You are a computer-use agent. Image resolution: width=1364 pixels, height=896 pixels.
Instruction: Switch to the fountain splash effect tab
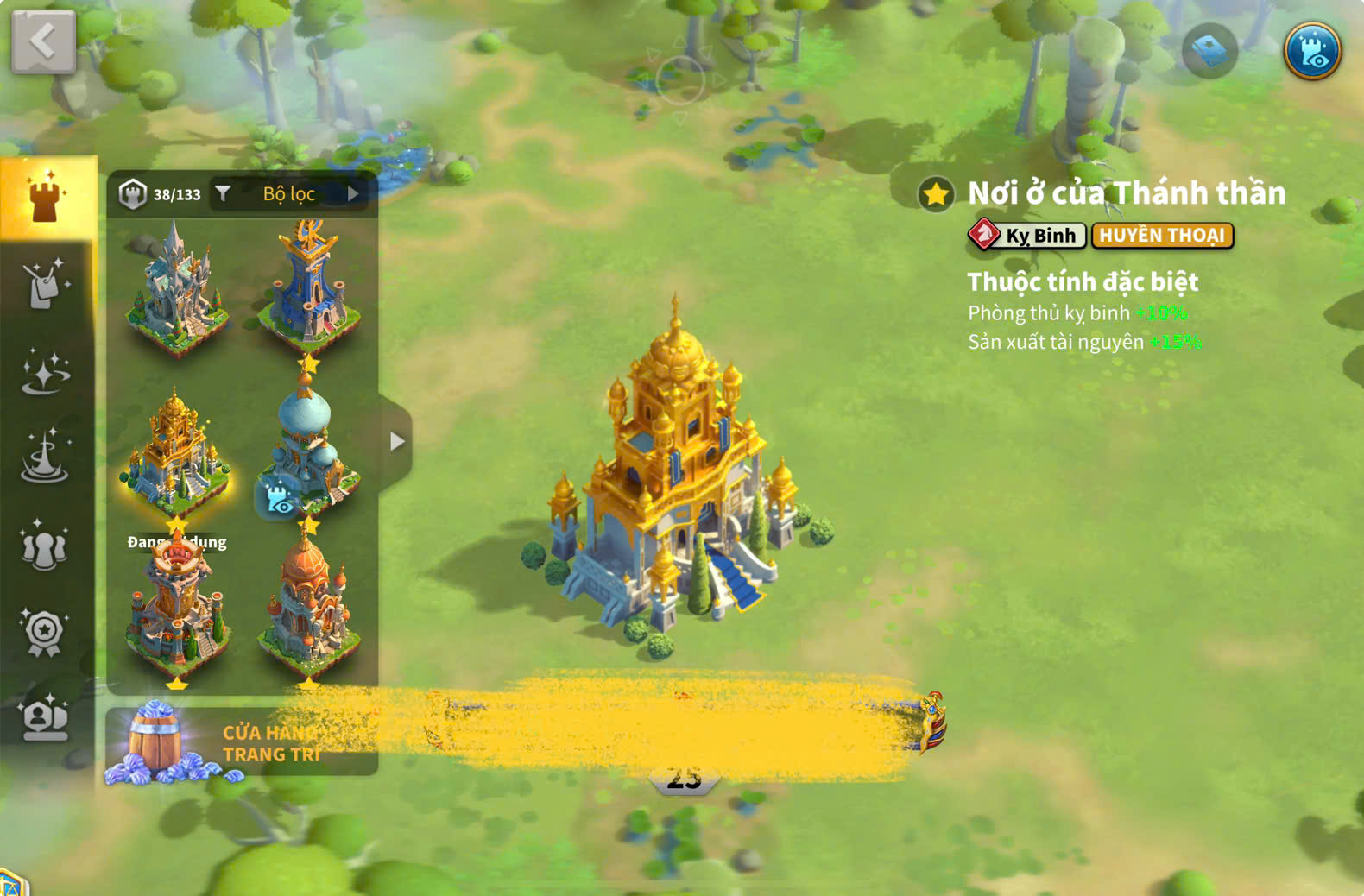pyautogui.click(x=45, y=457)
